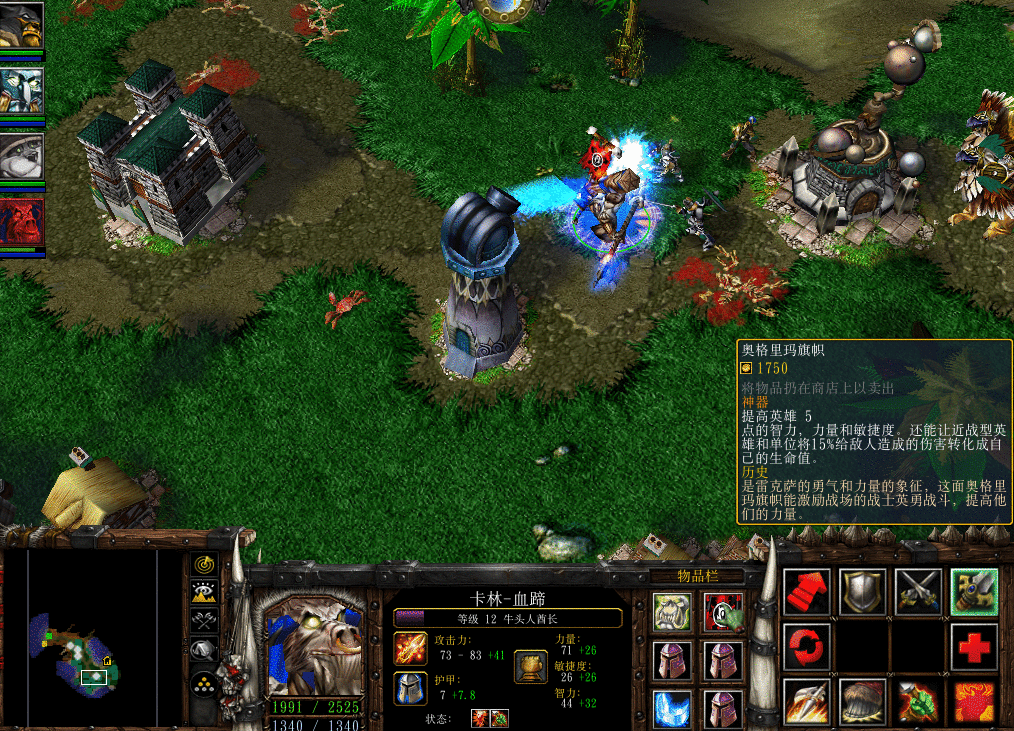The height and width of the screenshot is (731, 1014).
Task: Activate the red sun emblem ability
Action: click(974, 702)
